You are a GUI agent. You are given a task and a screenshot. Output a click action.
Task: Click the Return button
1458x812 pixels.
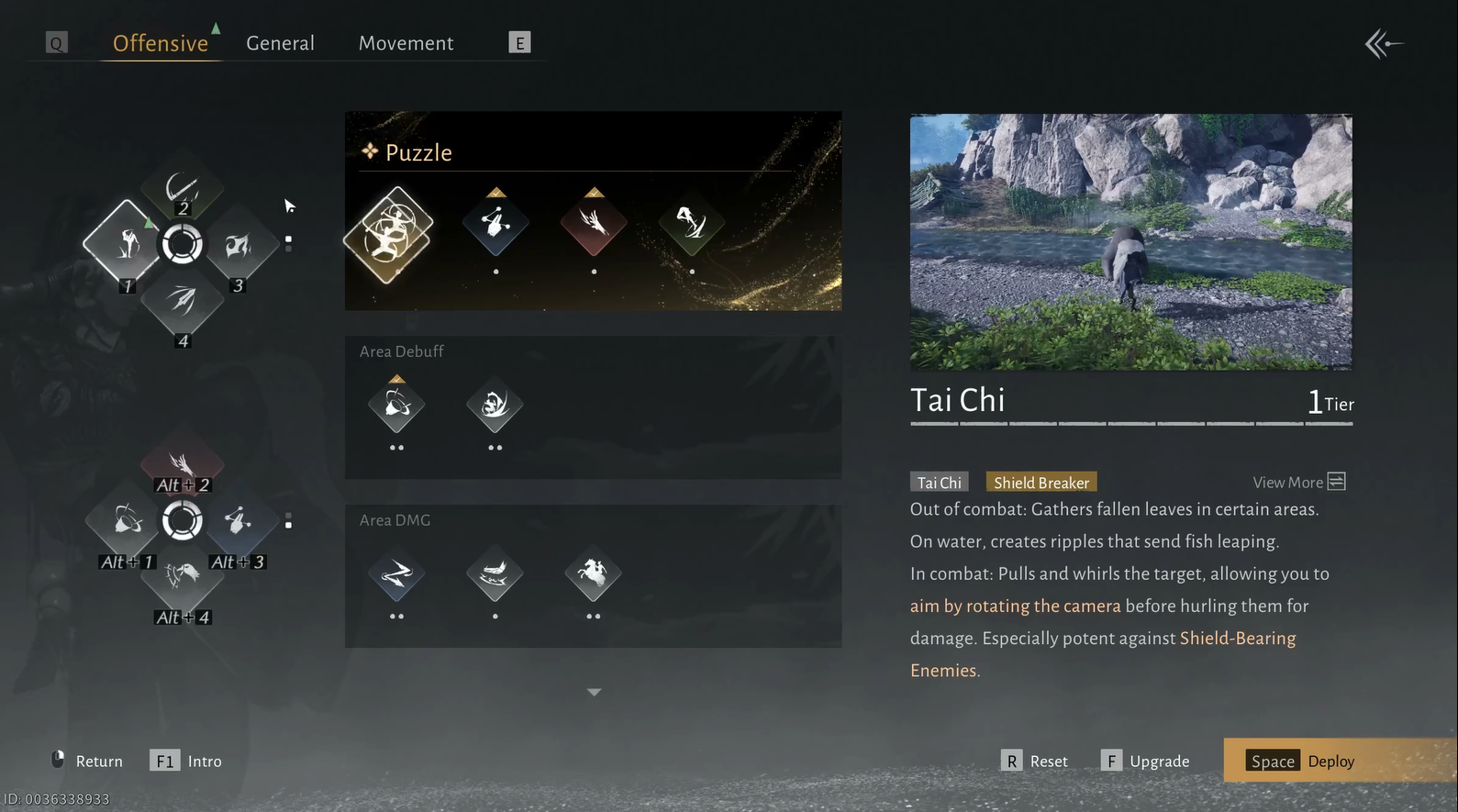tap(86, 761)
